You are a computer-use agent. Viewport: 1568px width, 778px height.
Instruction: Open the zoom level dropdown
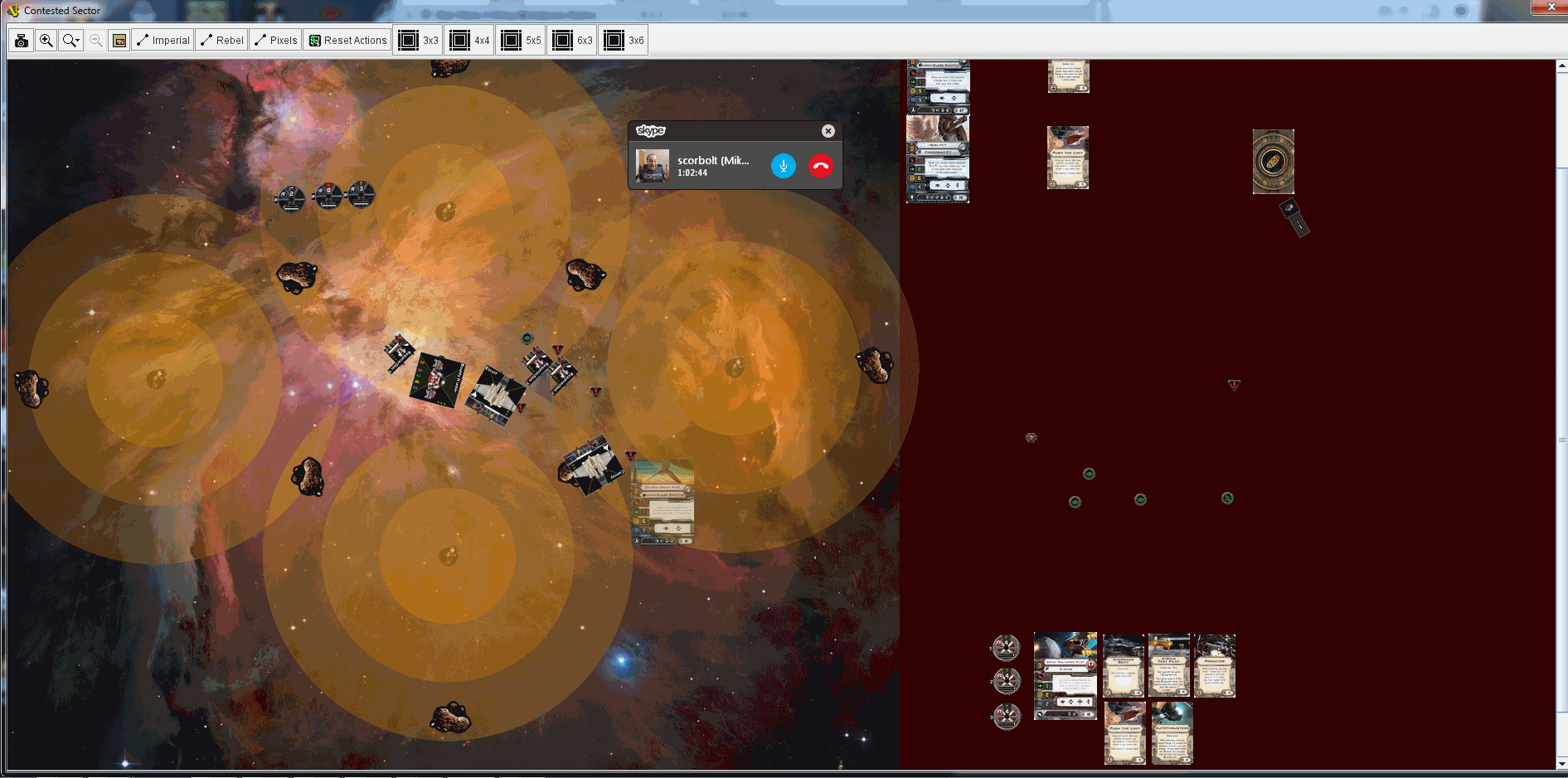71,40
